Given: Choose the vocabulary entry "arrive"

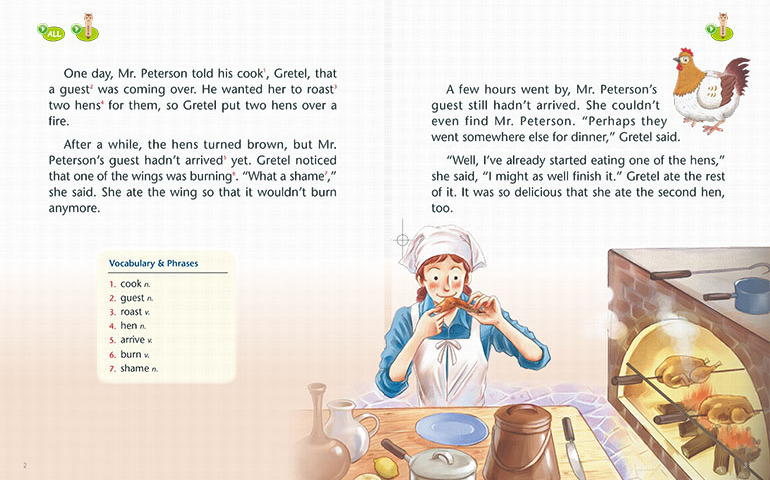Looking at the screenshot, I should tap(132, 340).
